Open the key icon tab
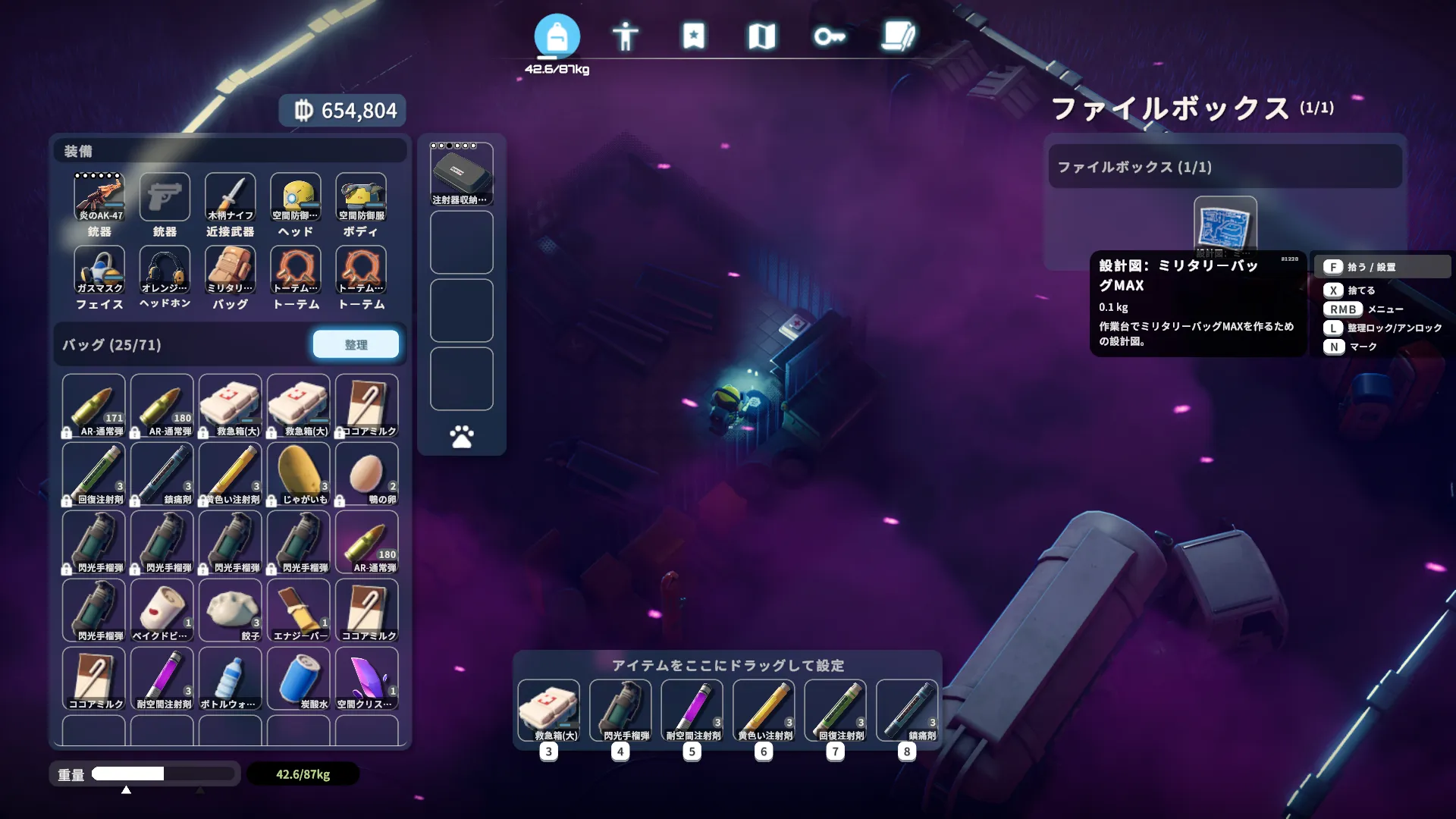 click(829, 36)
